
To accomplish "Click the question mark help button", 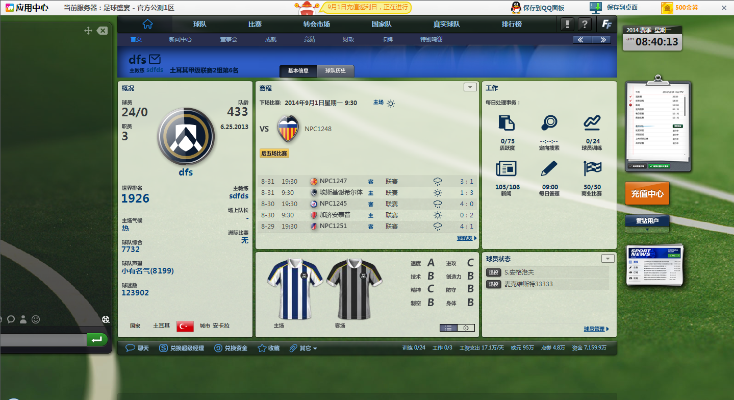I will pos(581,23).
